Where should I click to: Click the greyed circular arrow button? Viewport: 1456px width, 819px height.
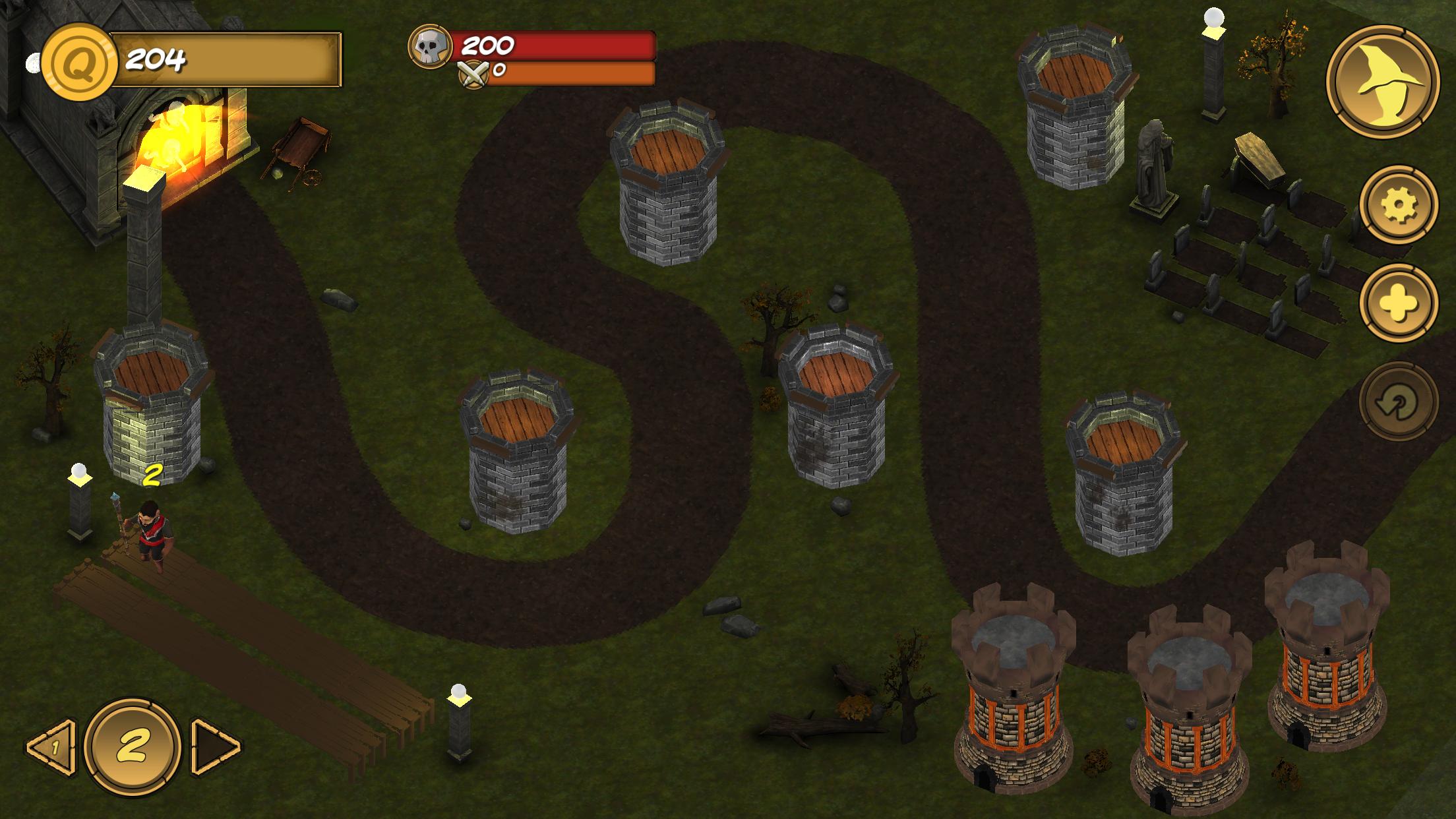(1398, 402)
